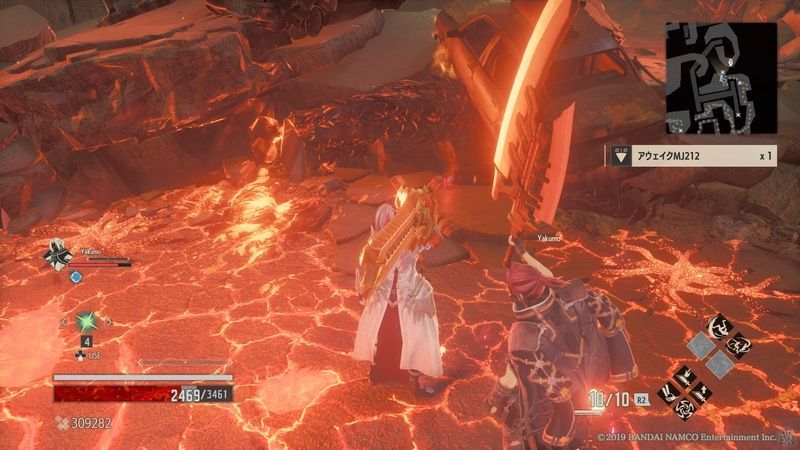Click the アウェイクMJ212 item pickup notification
800x450 pixels.
(690, 156)
